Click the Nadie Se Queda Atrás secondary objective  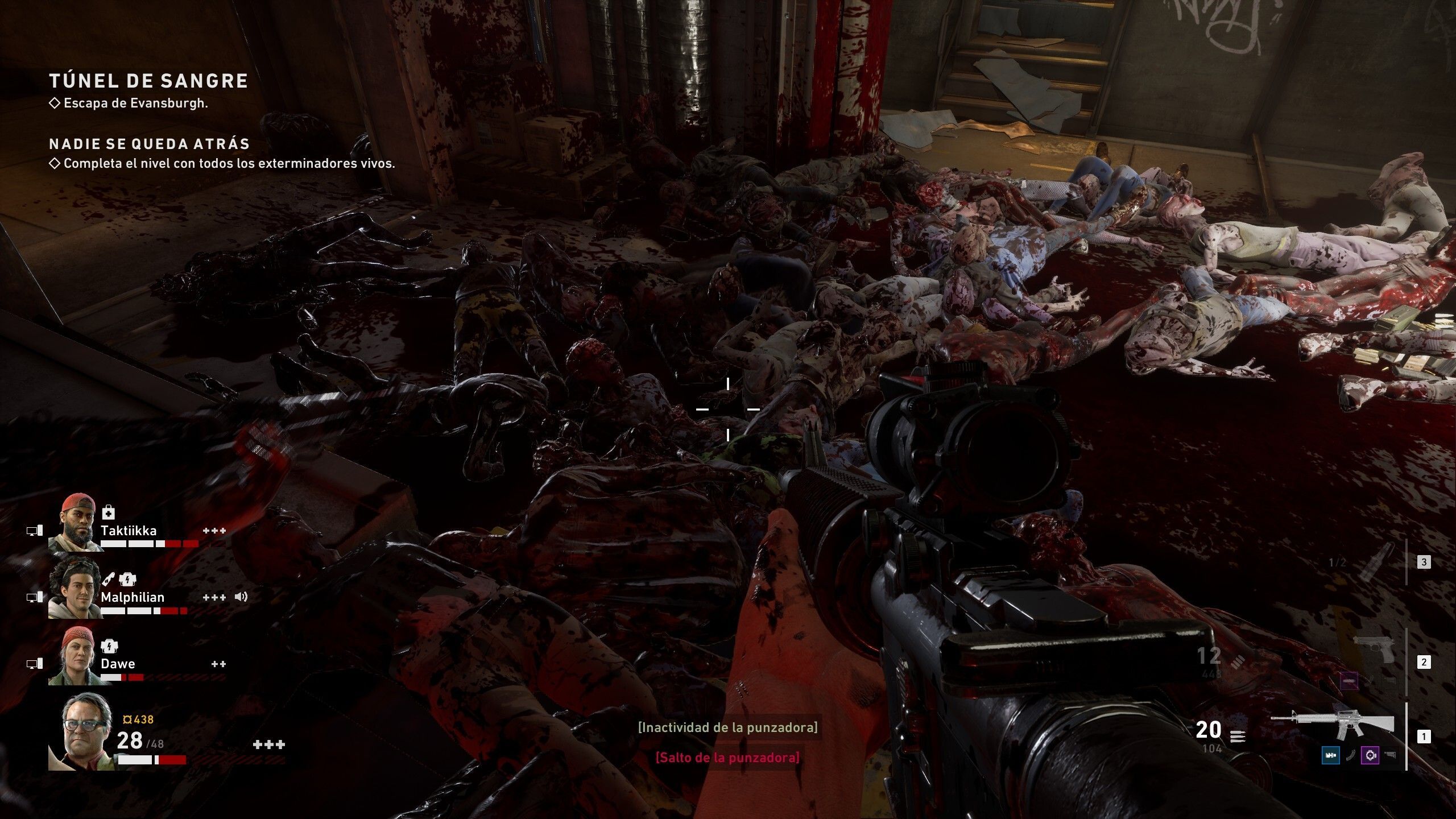[150, 144]
